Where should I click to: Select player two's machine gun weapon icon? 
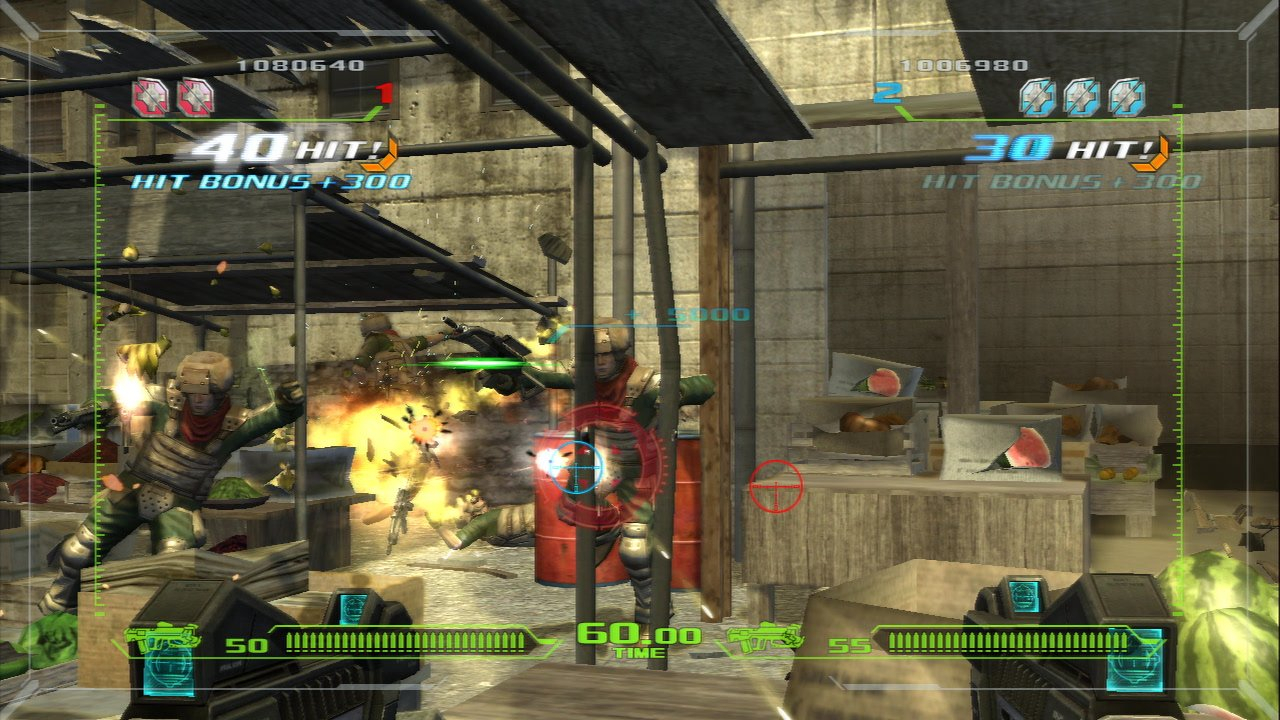click(764, 636)
